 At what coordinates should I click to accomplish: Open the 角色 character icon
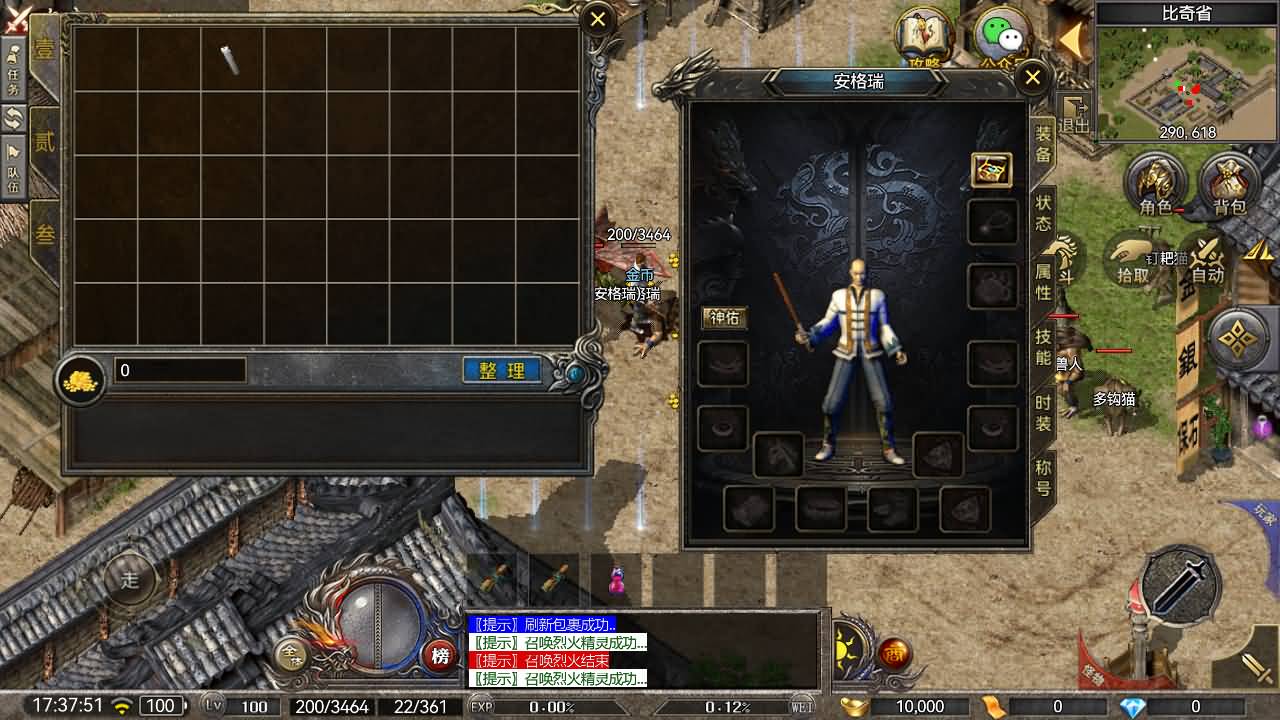(x=1155, y=185)
